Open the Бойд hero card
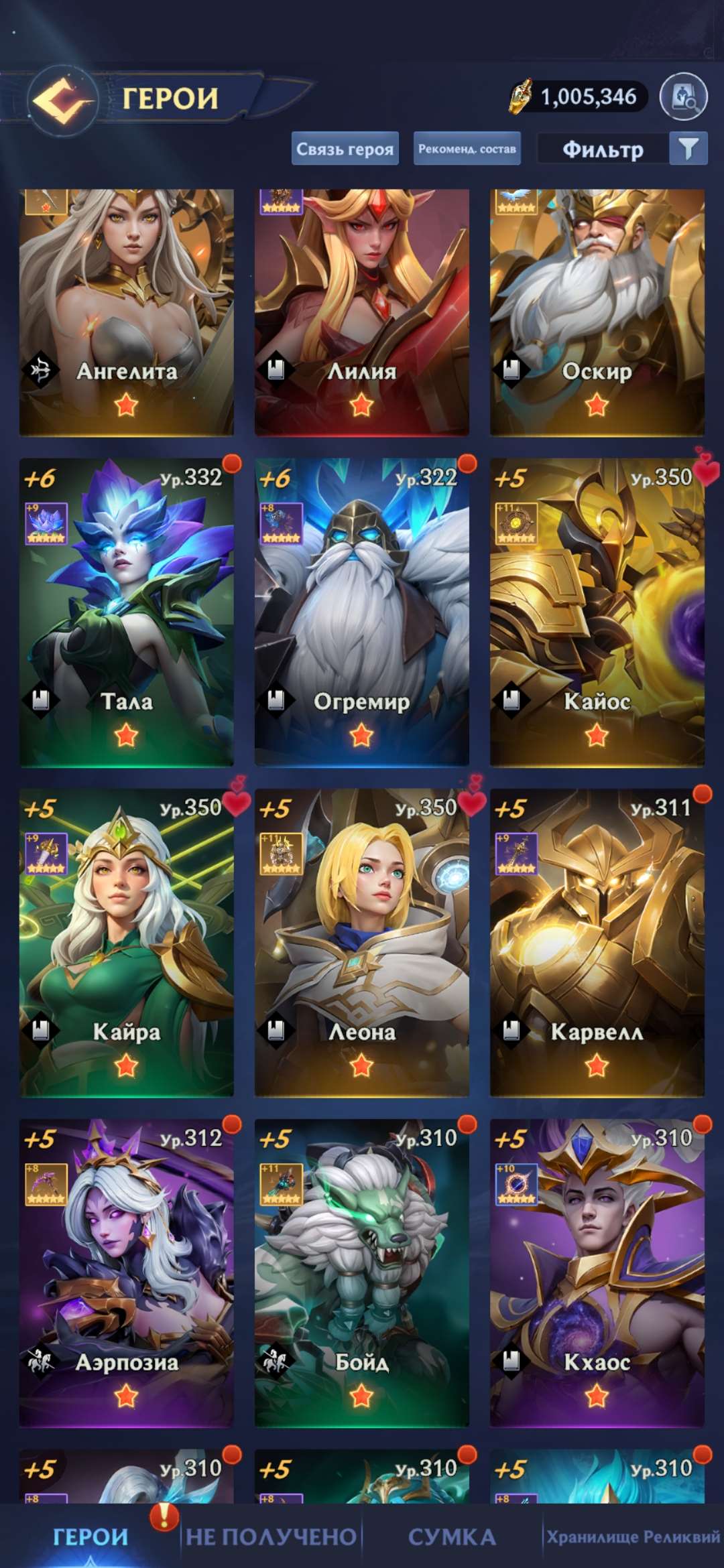724x1568 pixels. [362, 1272]
